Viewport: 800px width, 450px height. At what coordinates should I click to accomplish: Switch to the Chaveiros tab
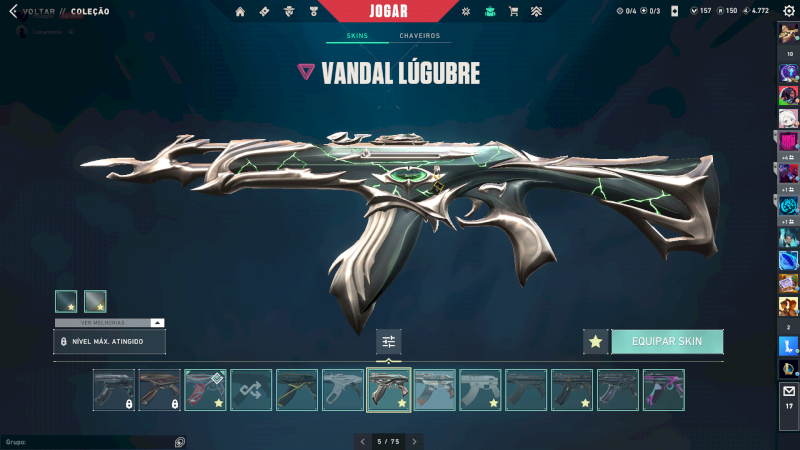point(419,36)
